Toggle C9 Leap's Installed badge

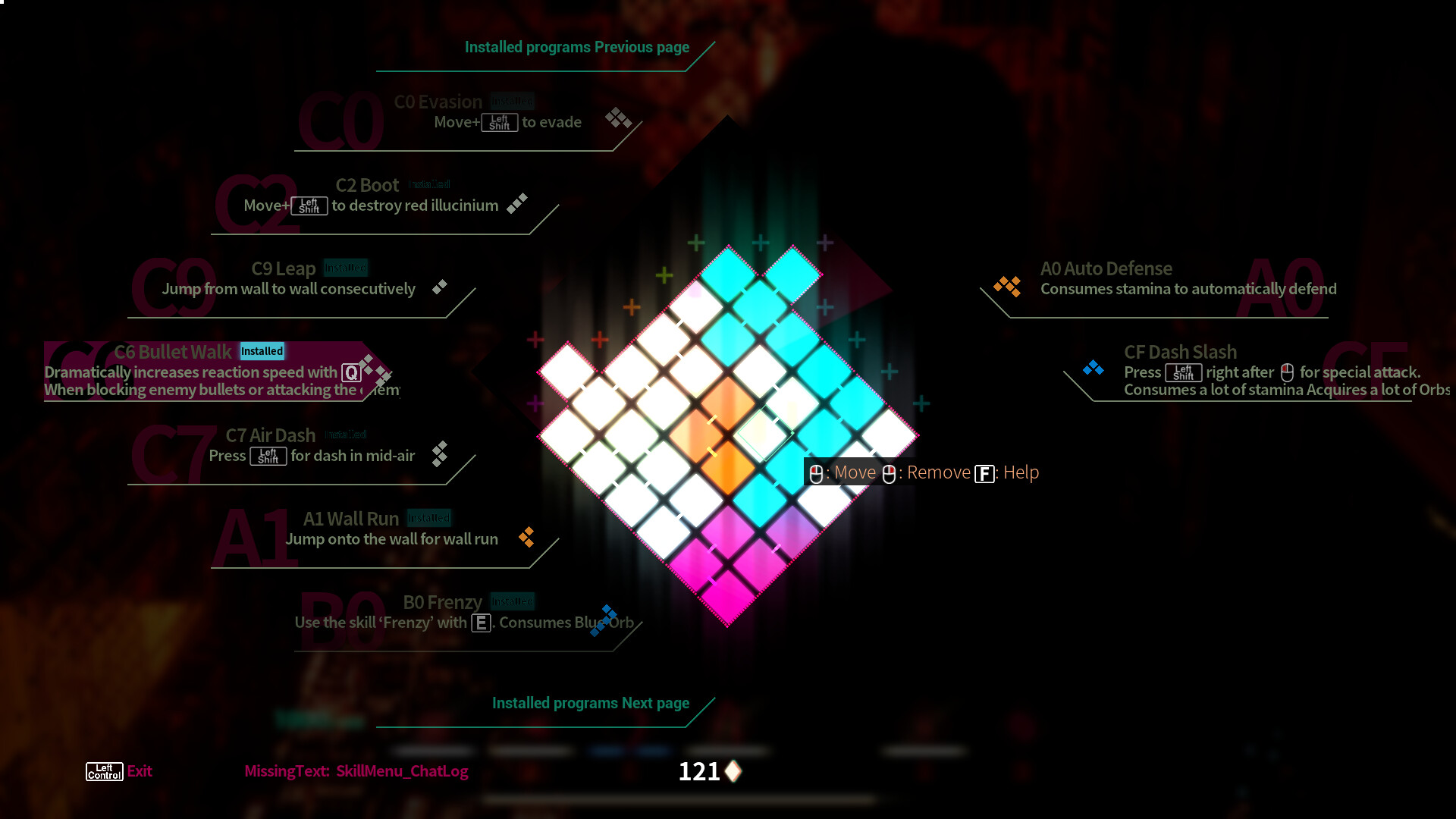click(347, 267)
